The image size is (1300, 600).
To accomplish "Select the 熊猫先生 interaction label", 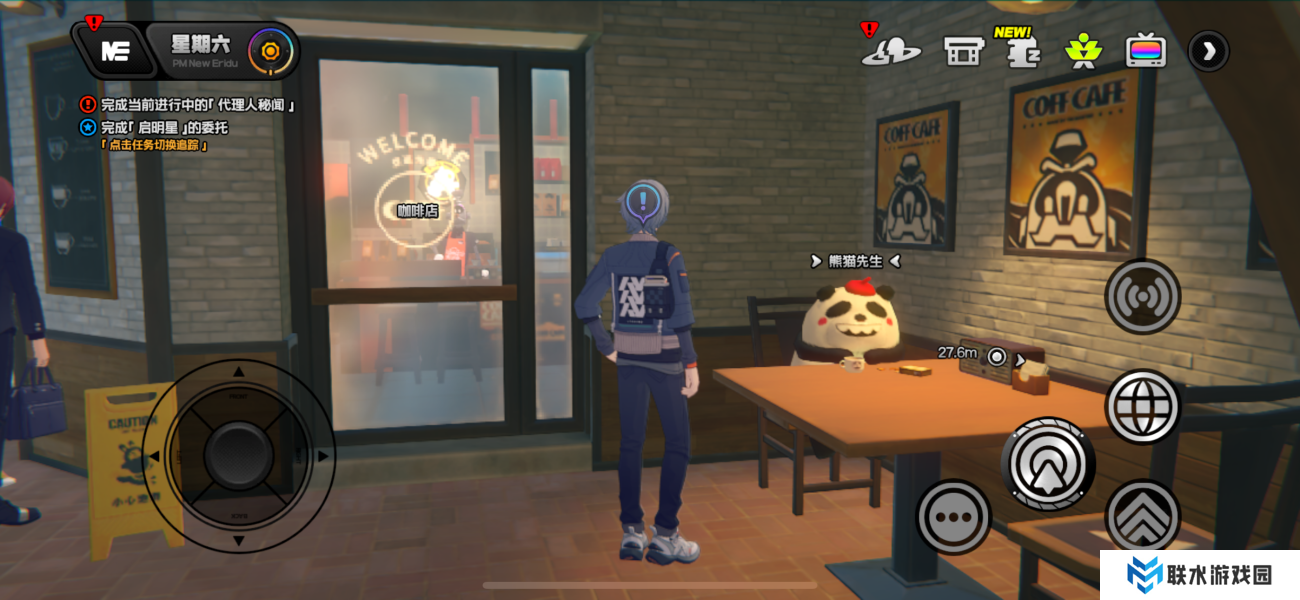I will (x=855, y=261).
